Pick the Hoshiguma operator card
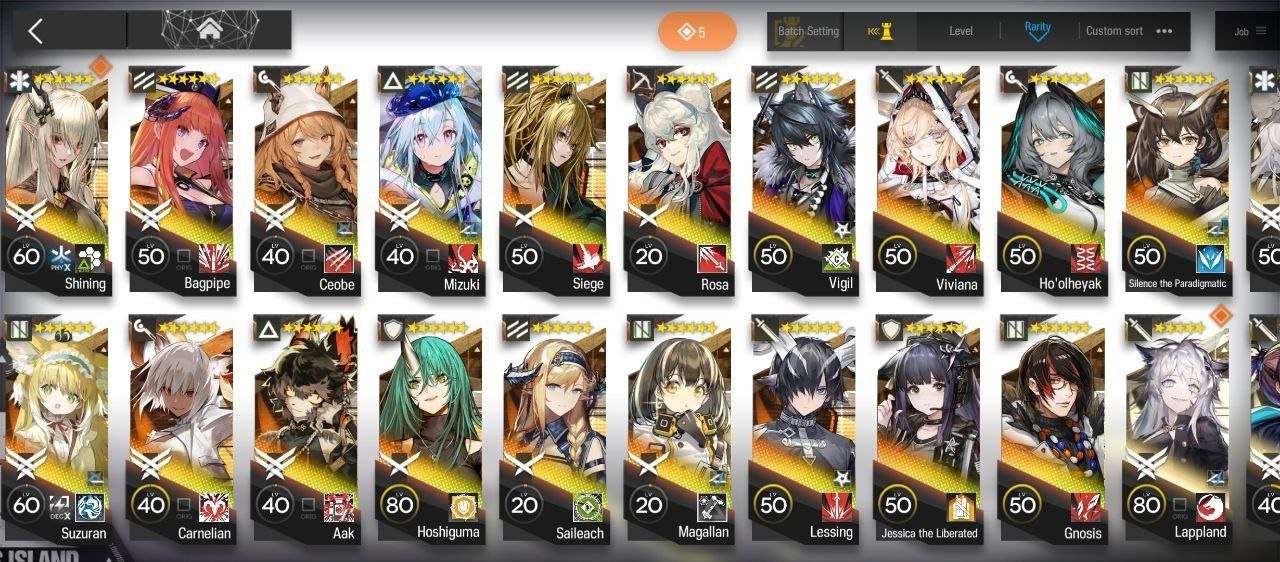Image resolution: width=1280 pixels, height=562 pixels. 430,428
